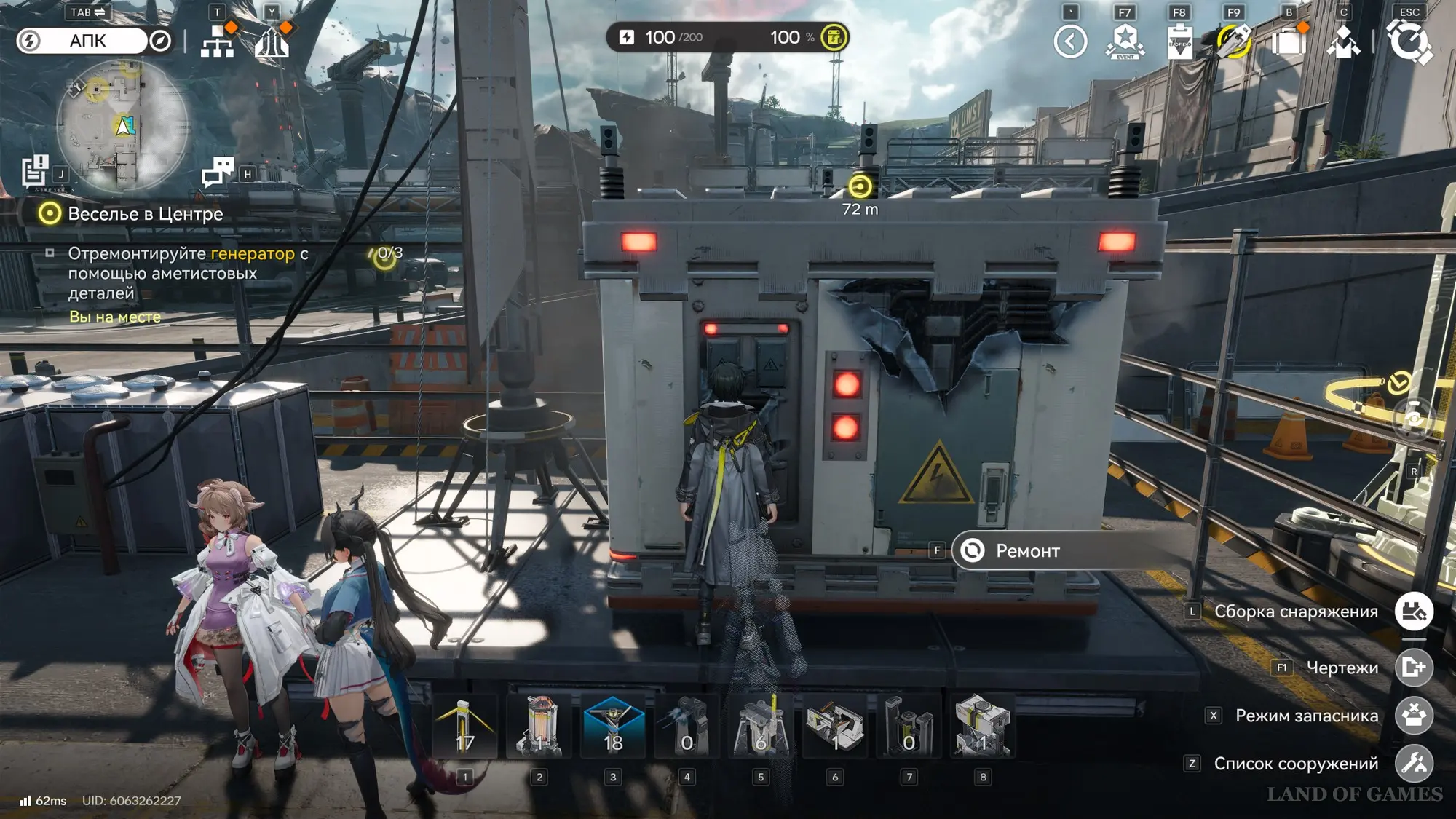Select hotbar slot with 18 blue item
The height and width of the screenshot is (819, 1456).
[x=613, y=727]
